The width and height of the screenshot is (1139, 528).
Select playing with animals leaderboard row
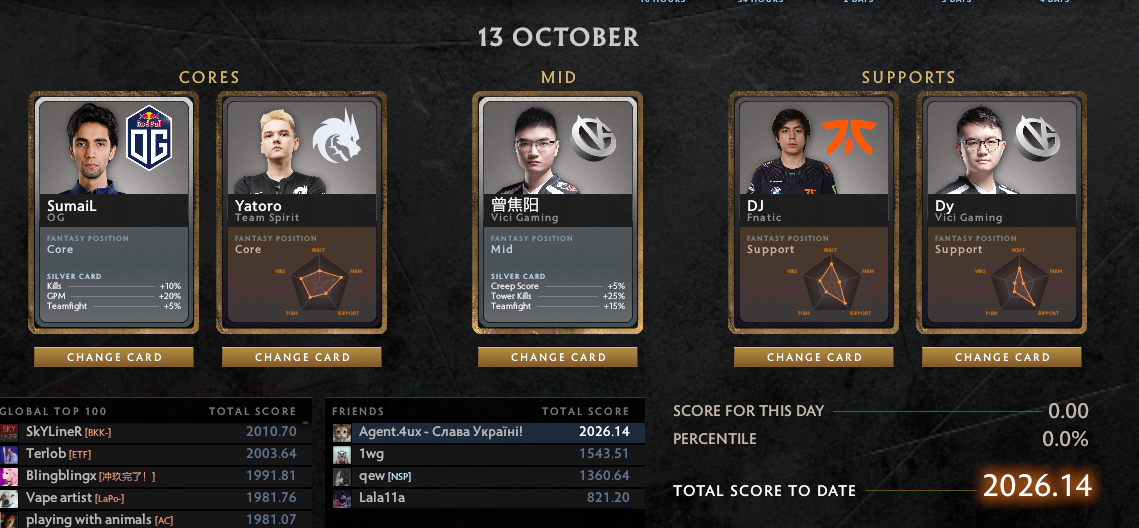(x=150, y=519)
